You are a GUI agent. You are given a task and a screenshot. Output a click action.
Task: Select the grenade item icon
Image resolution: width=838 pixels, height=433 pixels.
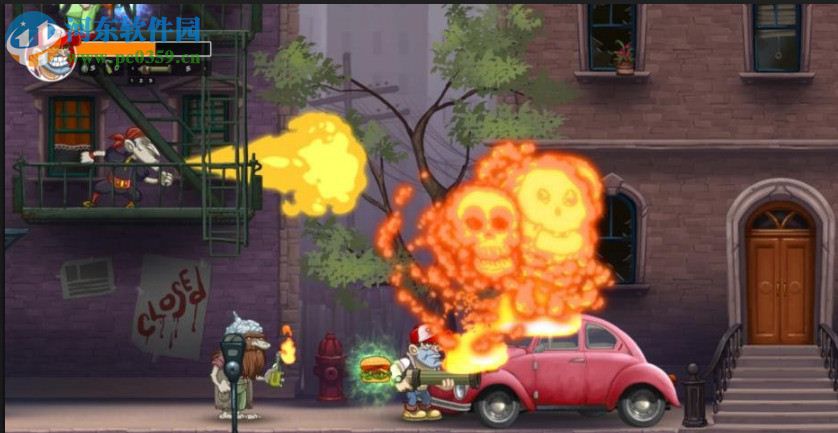coord(85,67)
